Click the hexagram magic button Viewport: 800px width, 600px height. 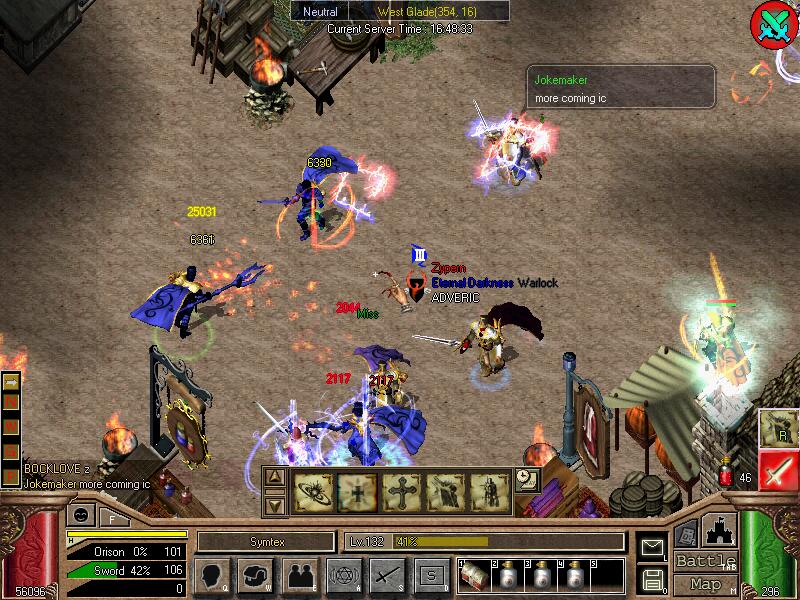(343, 576)
